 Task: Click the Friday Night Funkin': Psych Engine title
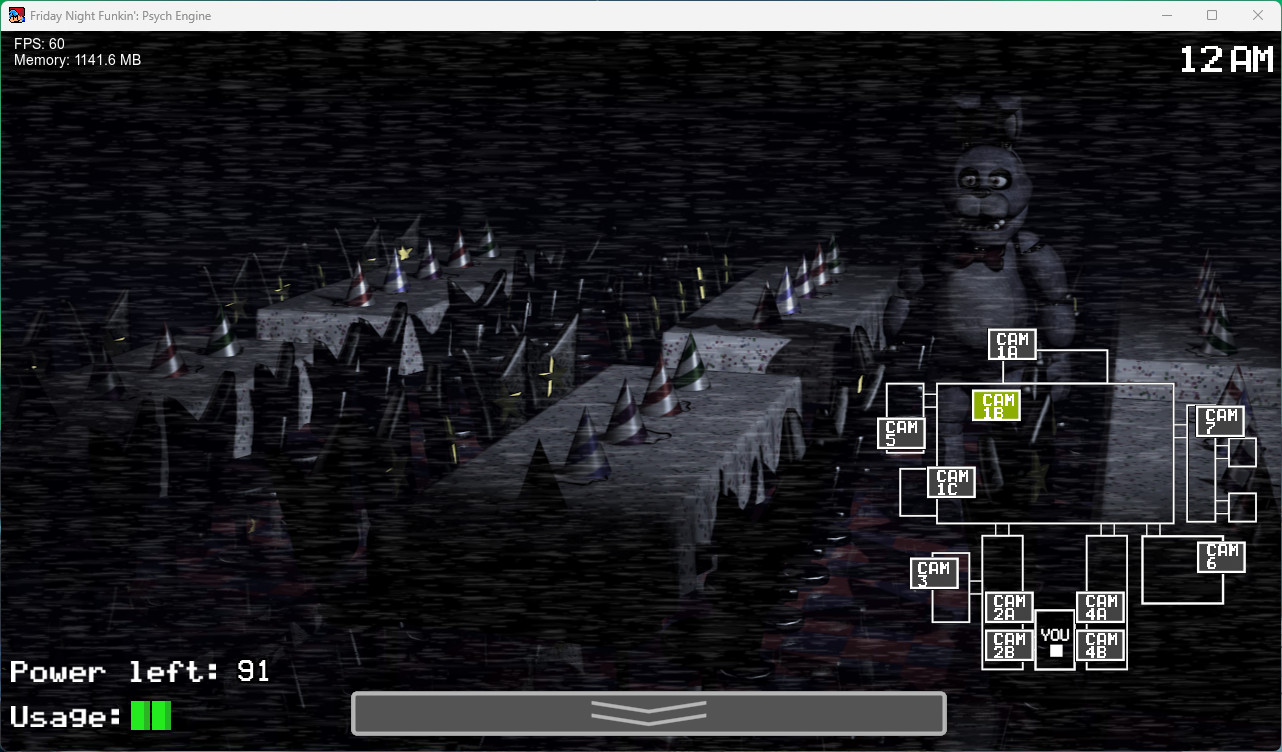pyautogui.click(x=119, y=15)
